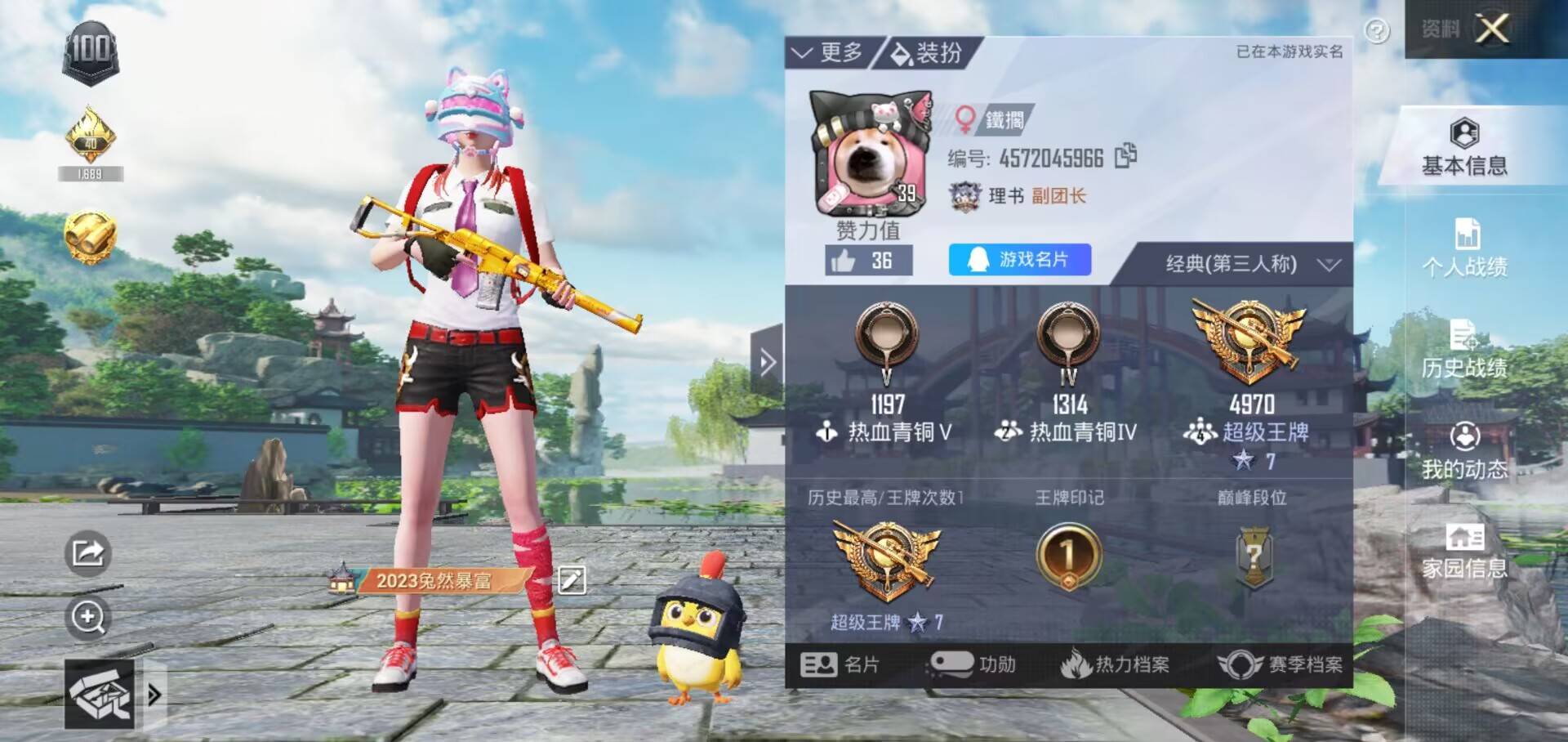Open the 家园信息 tab
The width and height of the screenshot is (1568, 742).
1464,552
